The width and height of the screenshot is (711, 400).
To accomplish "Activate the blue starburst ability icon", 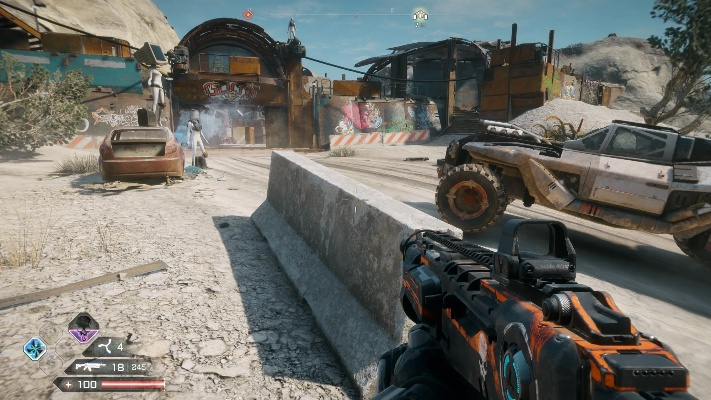I will pyautogui.click(x=35, y=348).
